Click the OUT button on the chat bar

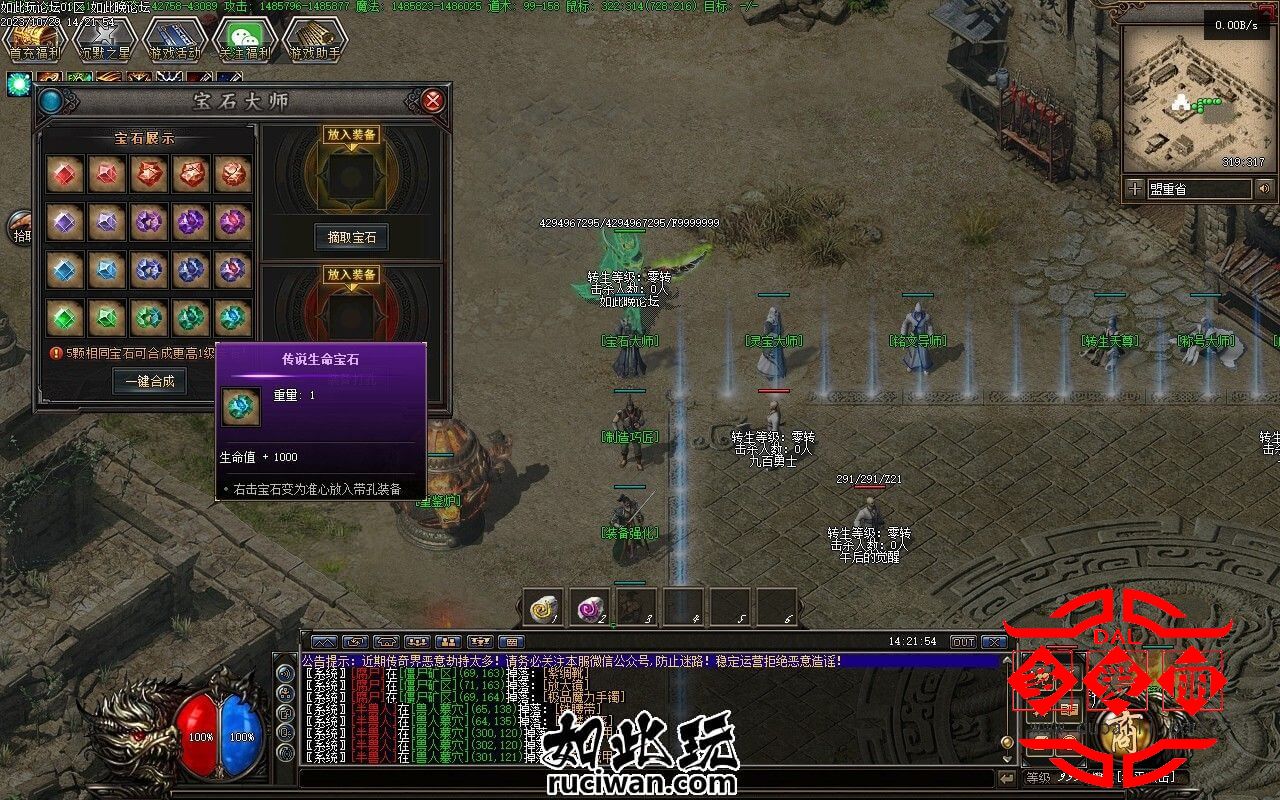point(963,641)
